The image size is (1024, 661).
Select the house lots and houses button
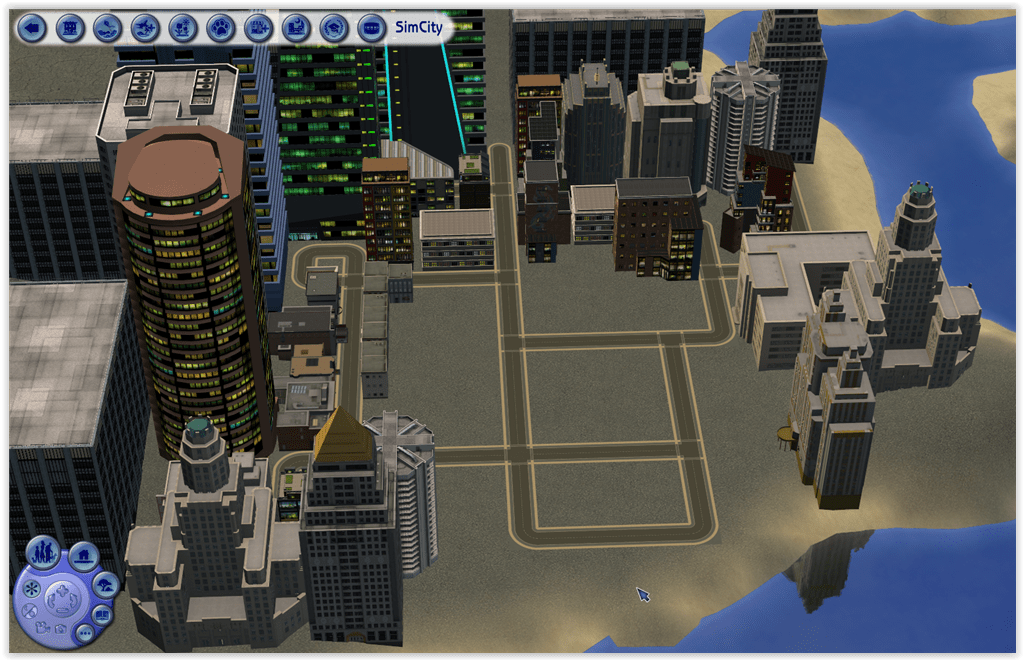[84, 553]
